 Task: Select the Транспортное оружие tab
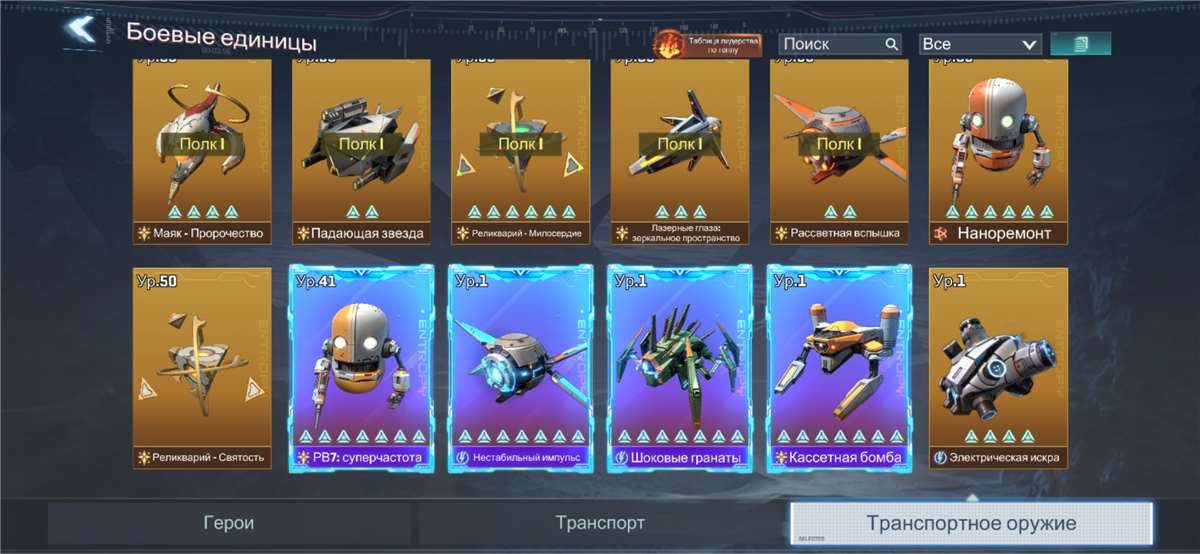coord(971,523)
